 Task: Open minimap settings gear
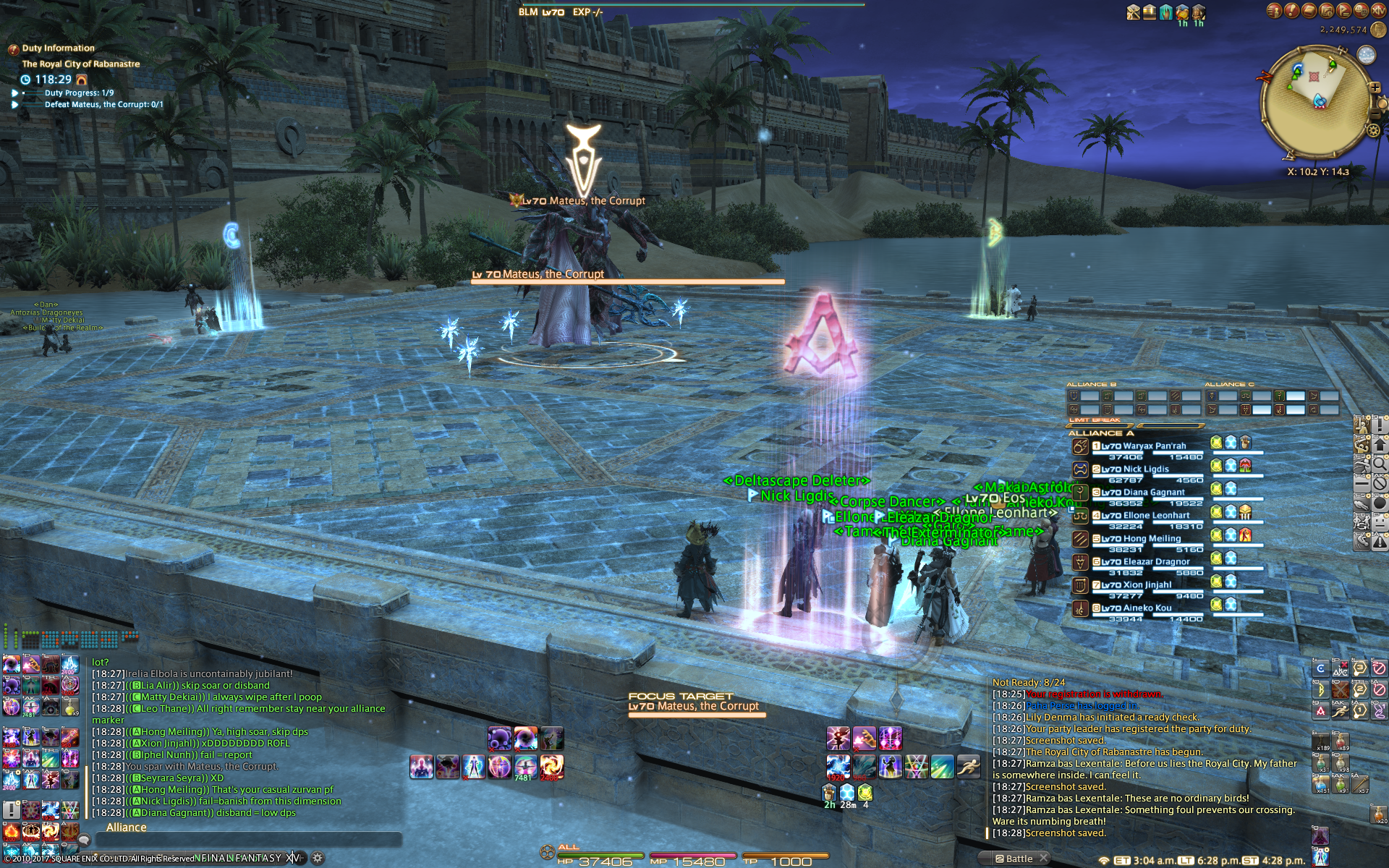pos(1373,130)
